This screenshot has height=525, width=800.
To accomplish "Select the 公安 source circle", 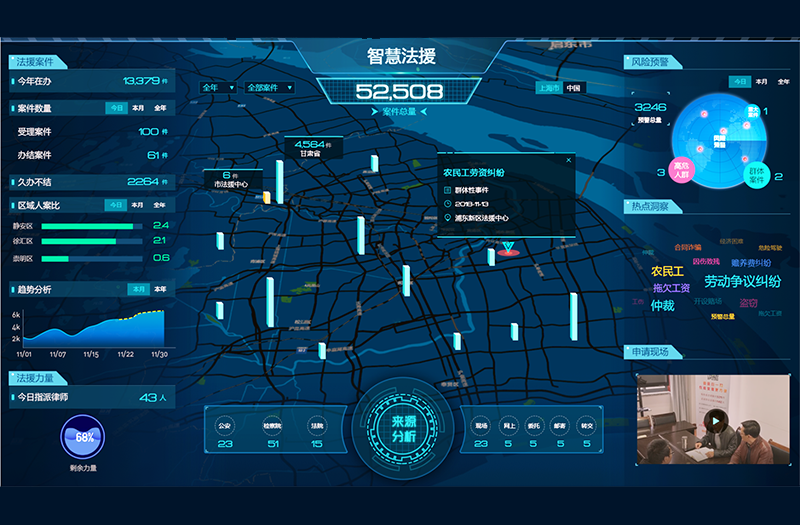I will click(225, 426).
